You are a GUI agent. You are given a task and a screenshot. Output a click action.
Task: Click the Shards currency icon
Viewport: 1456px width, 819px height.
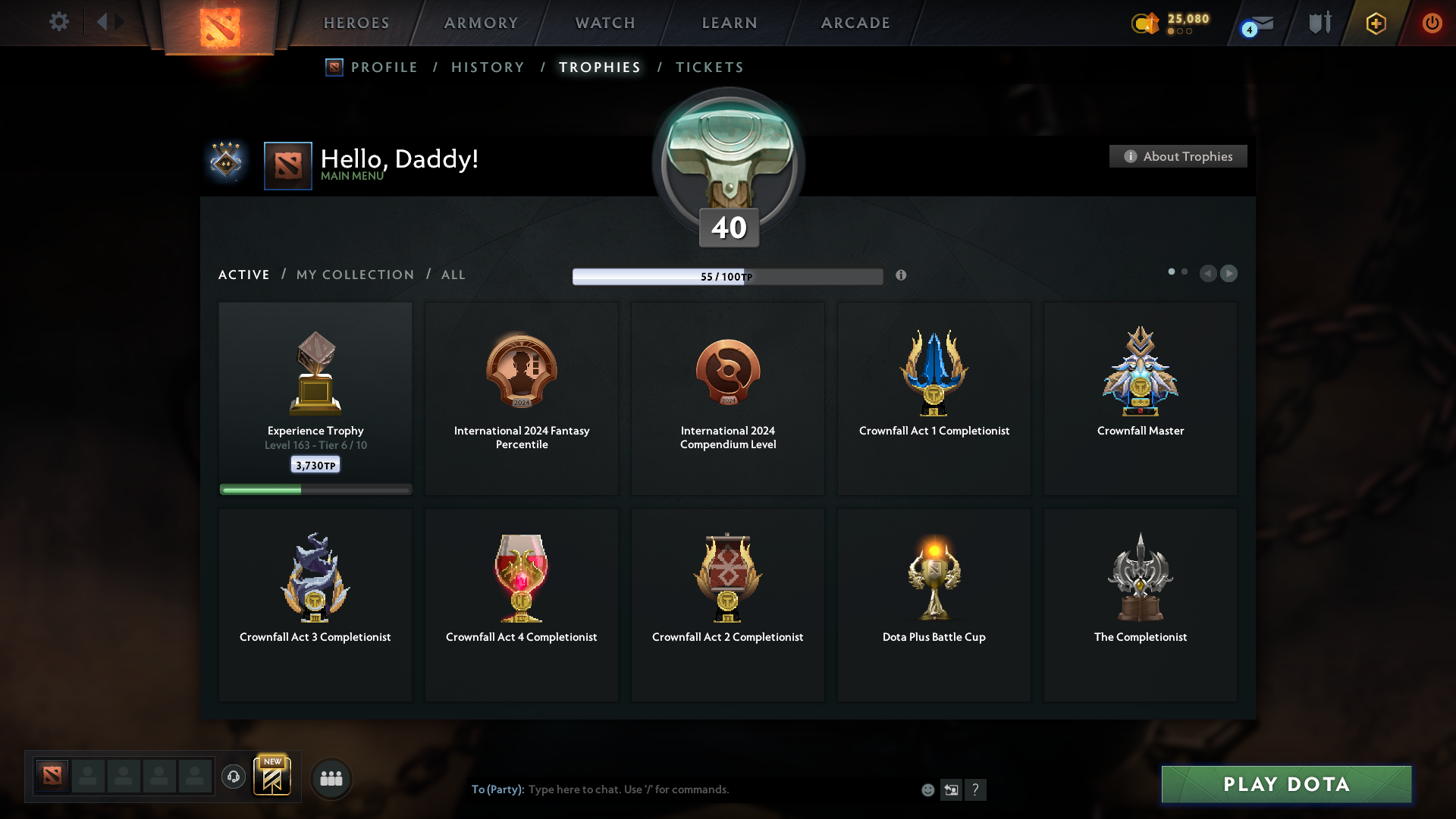pos(1145,24)
